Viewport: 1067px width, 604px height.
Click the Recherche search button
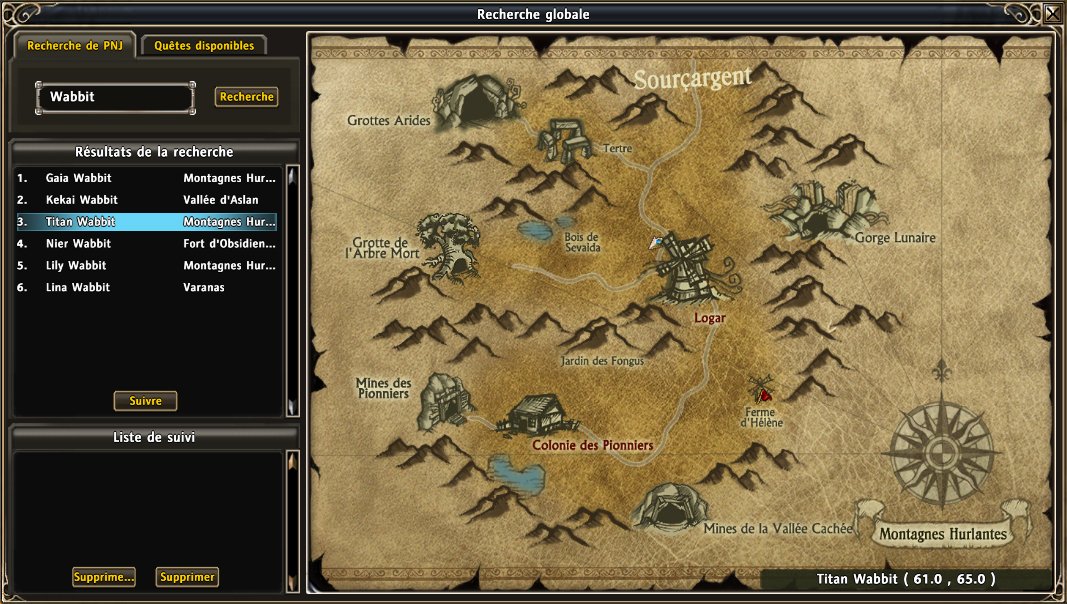point(246,97)
